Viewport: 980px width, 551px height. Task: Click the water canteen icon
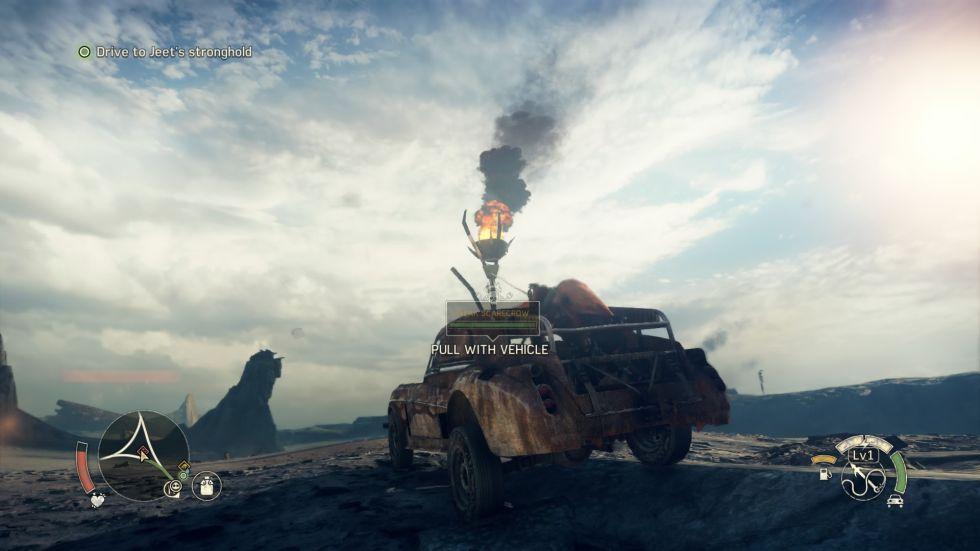[206, 486]
